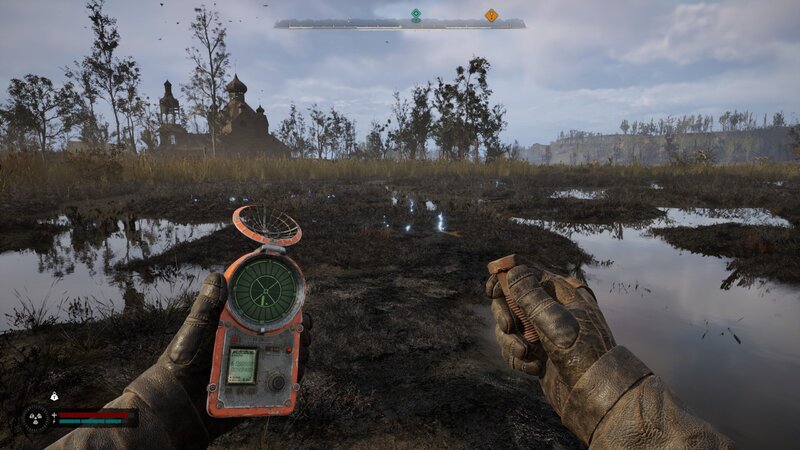Image resolution: width=800 pixels, height=450 pixels.
Task: Click the weight overload status icon
Action: coord(54,397)
